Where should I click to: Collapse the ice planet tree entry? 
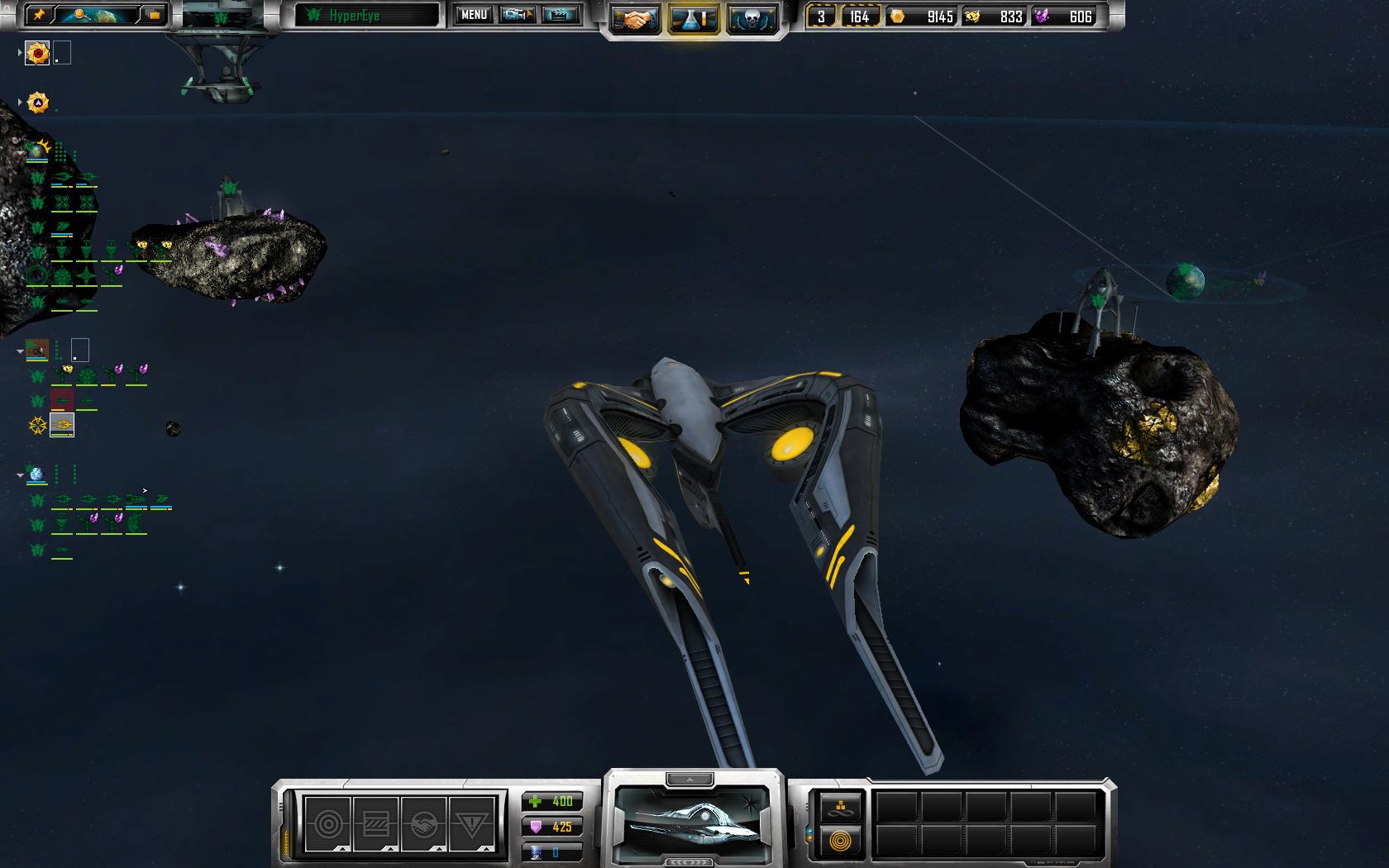tap(21, 475)
